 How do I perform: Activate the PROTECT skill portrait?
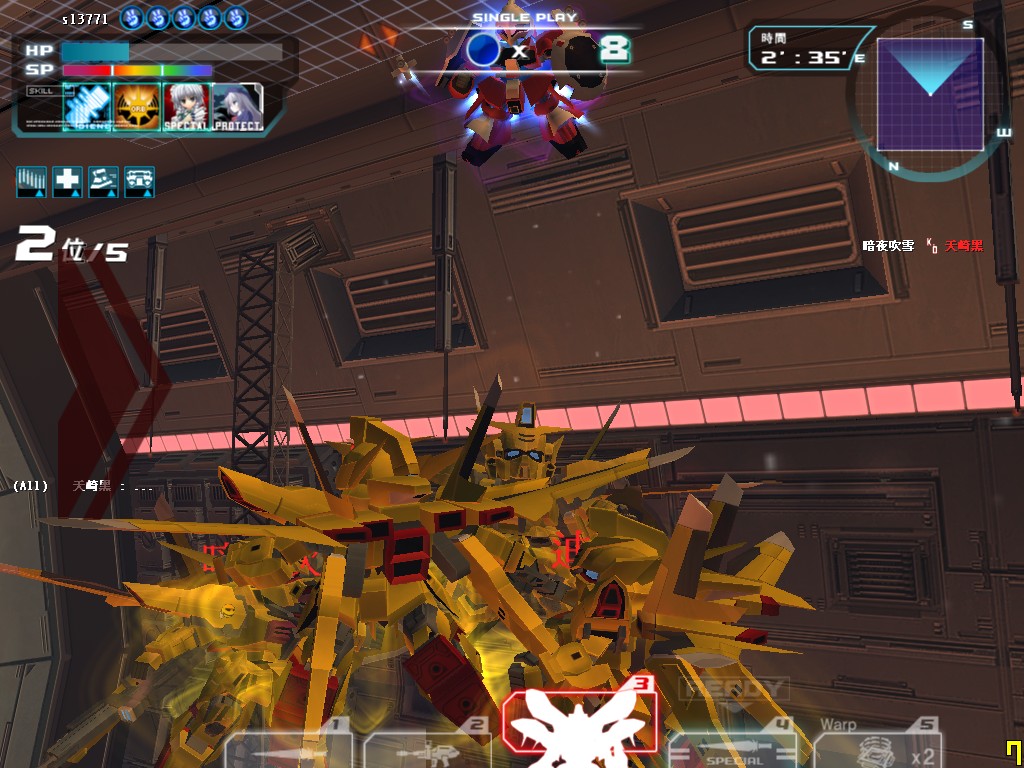(237, 106)
